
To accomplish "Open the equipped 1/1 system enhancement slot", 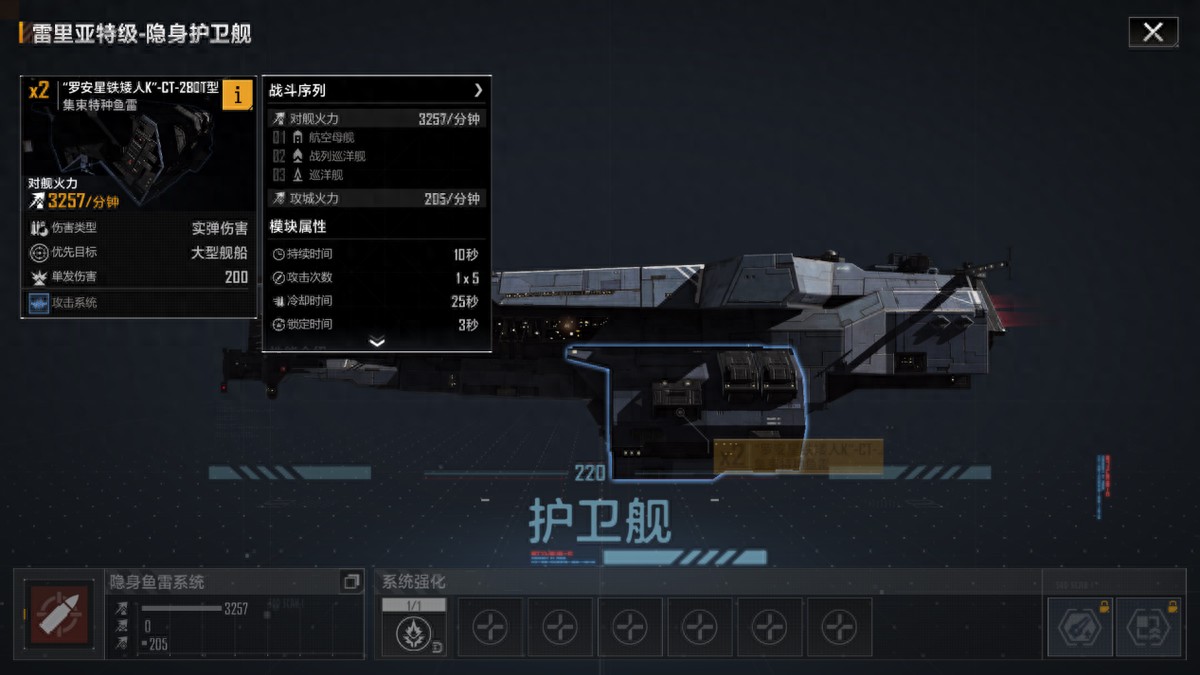I will tap(414, 627).
